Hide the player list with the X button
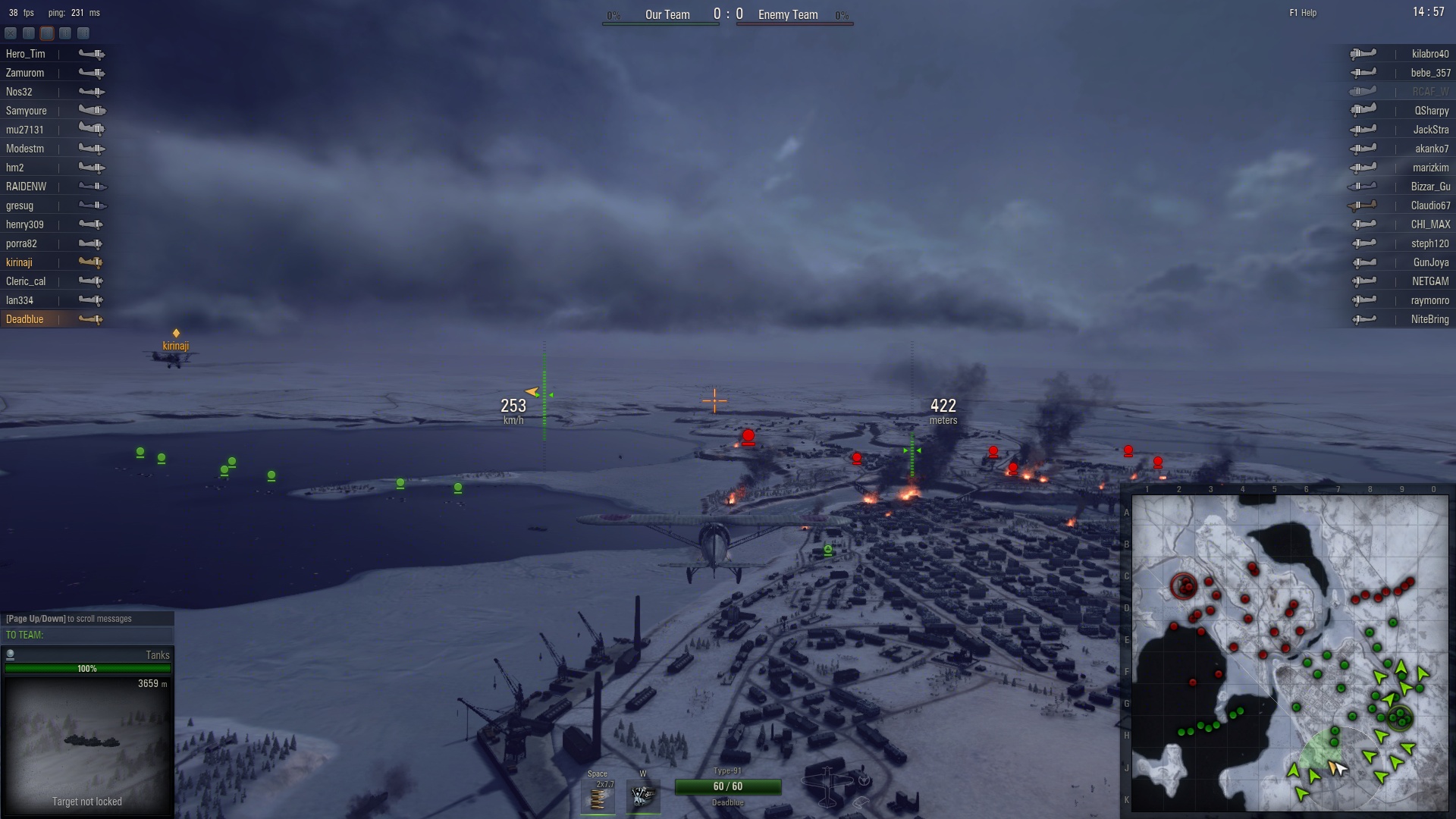The image size is (1456, 819). 11,33
